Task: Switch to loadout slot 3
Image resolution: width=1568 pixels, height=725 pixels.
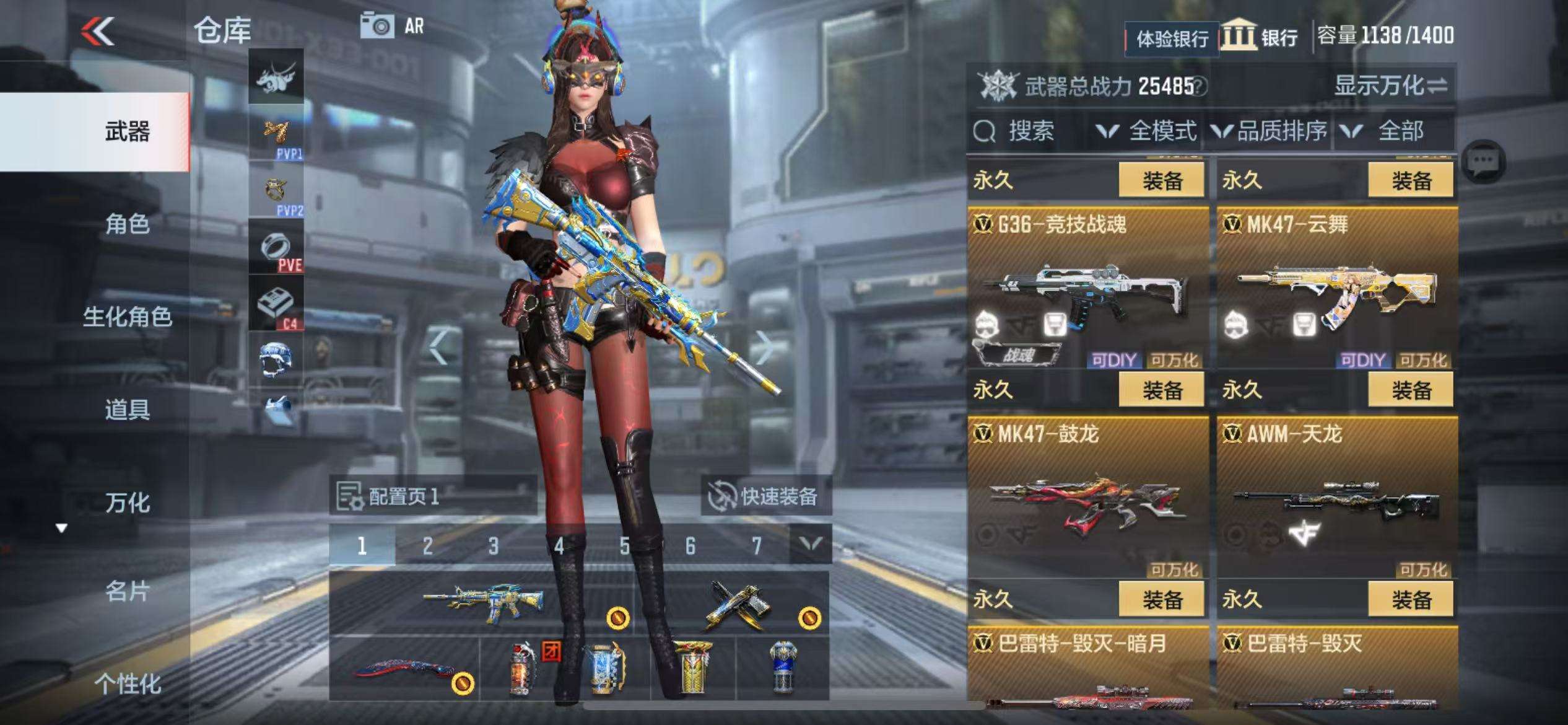Action: pyautogui.click(x=493, y=546)
